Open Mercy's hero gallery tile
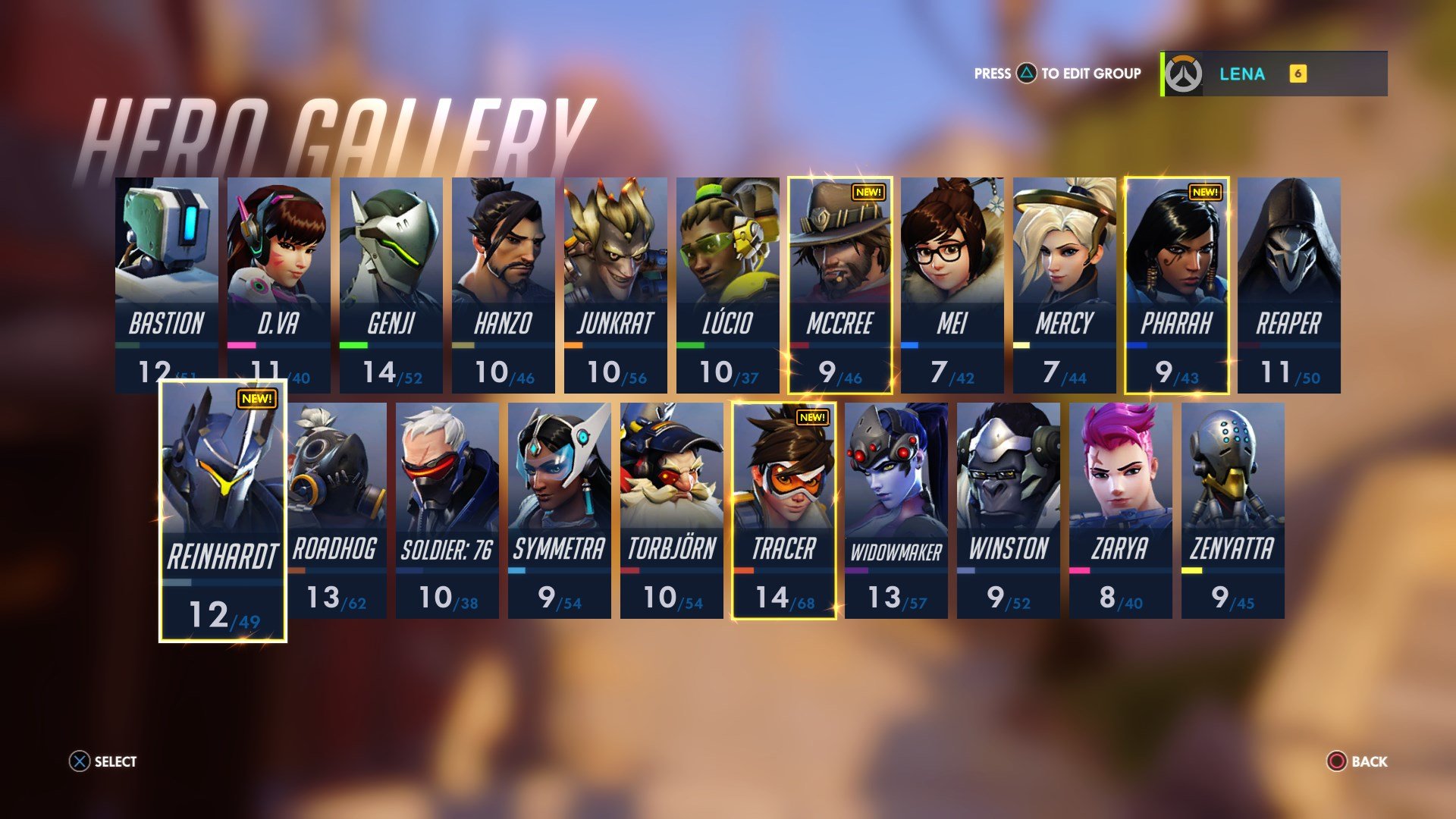Image resolution: width=1456 pixels, height=819 pixels. [1064, 284]
